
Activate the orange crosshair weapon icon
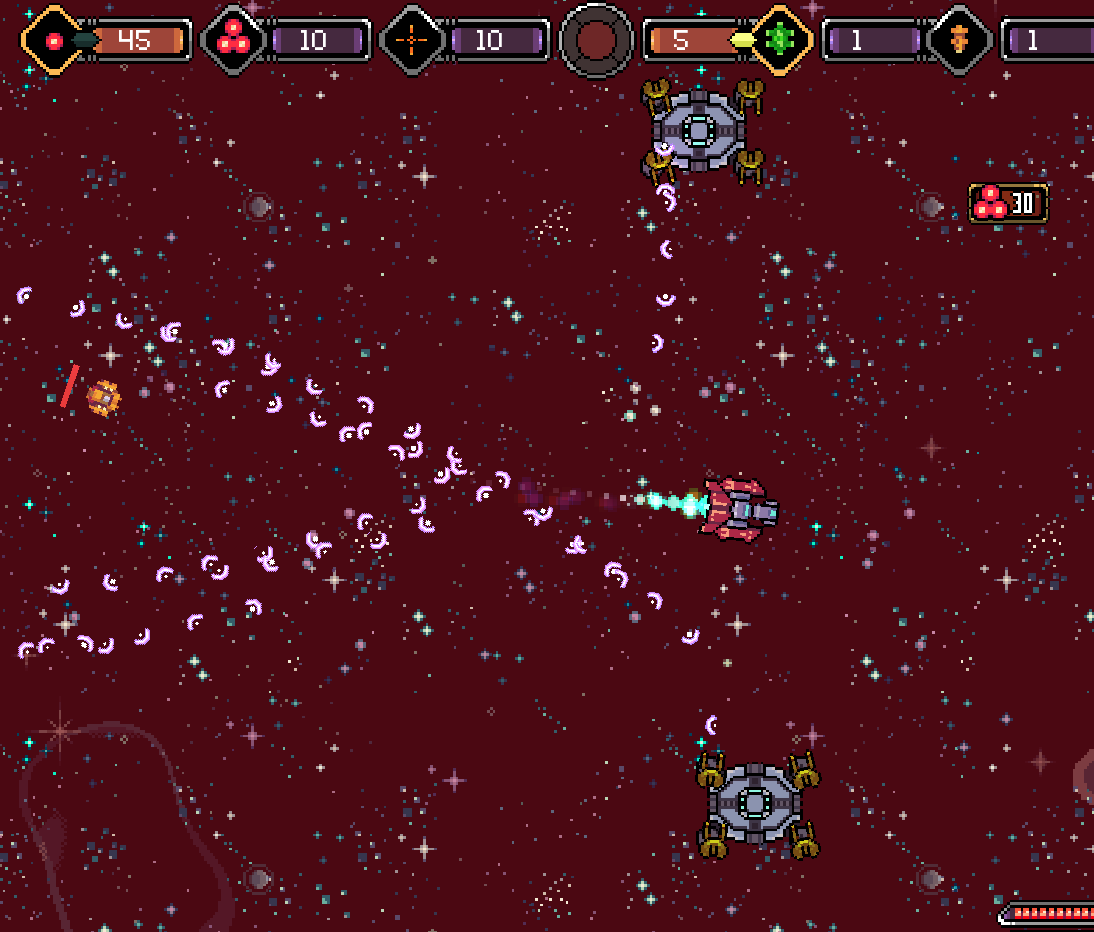click(413, 41)
